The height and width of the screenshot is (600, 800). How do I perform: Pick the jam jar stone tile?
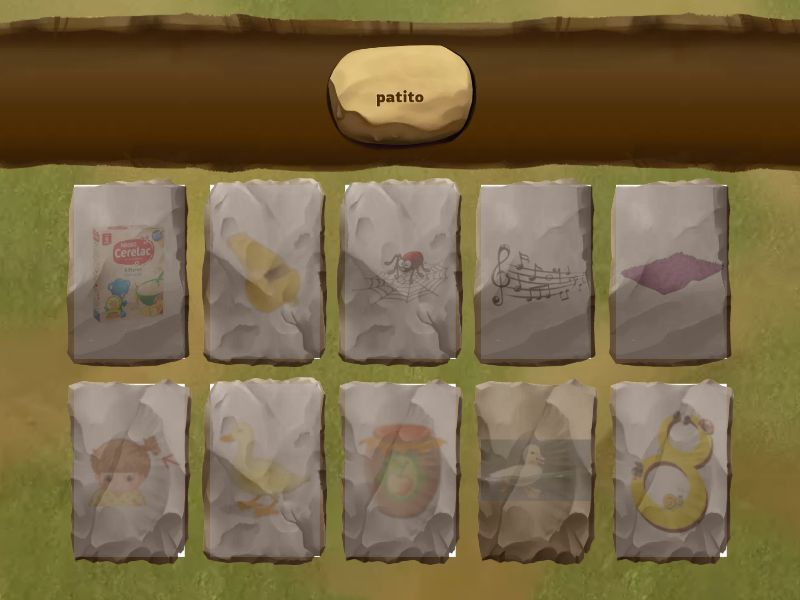400,470
